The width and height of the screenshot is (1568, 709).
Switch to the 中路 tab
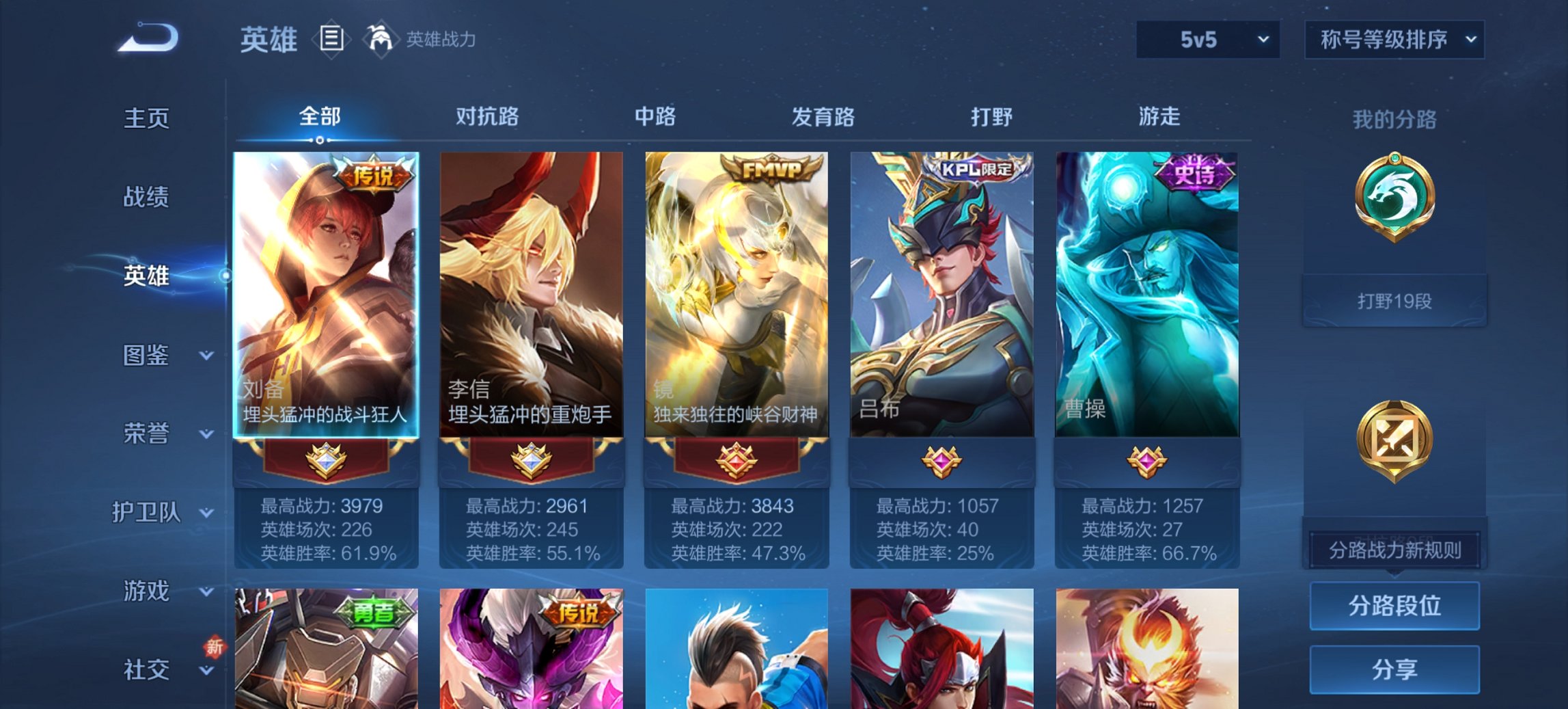pyautogui.click(x=653, y=118)
